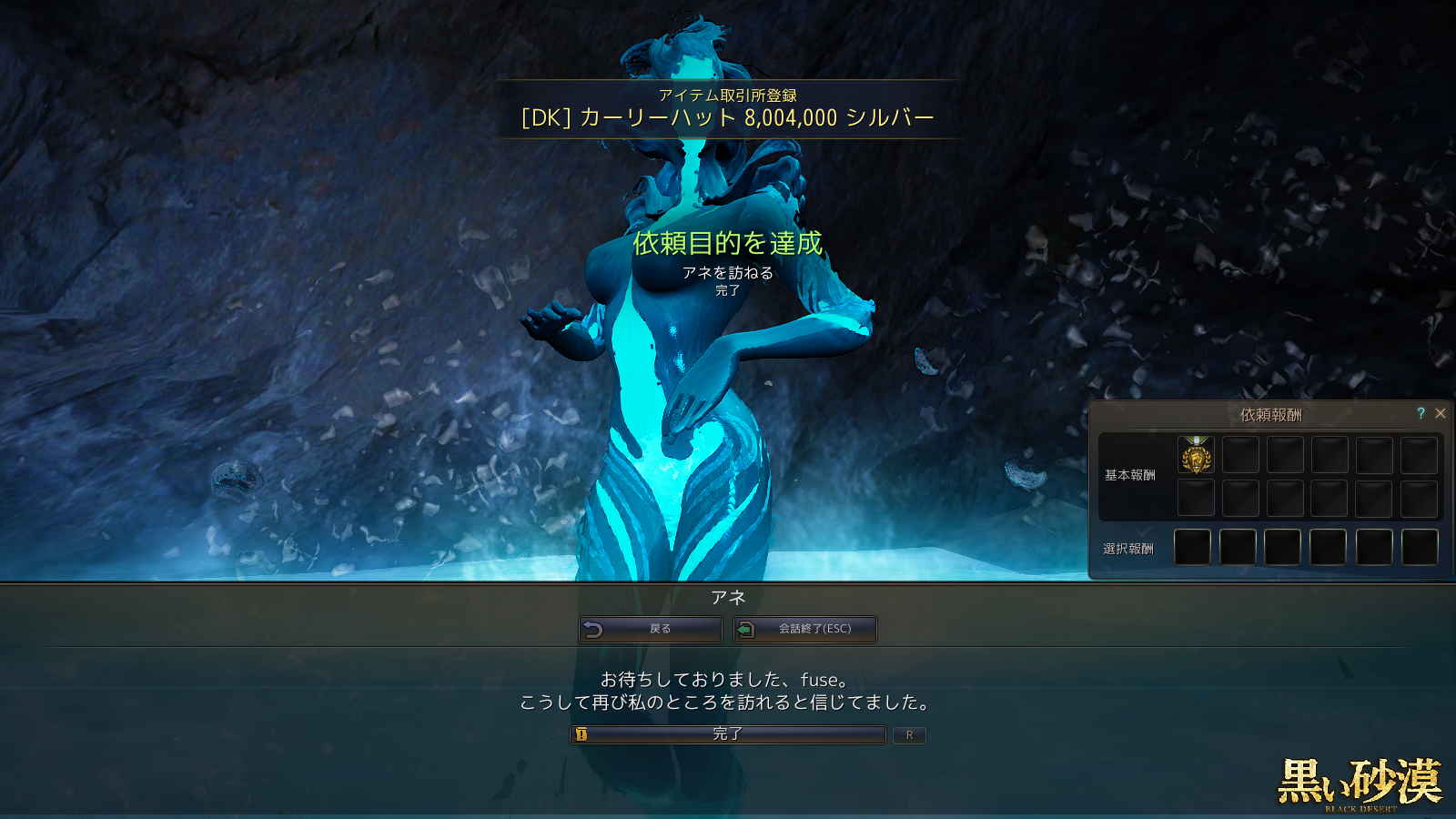Complete the quest with 完了 button
The height and width of the screenshot is (819, 1456).
click(x=728, y=734)
